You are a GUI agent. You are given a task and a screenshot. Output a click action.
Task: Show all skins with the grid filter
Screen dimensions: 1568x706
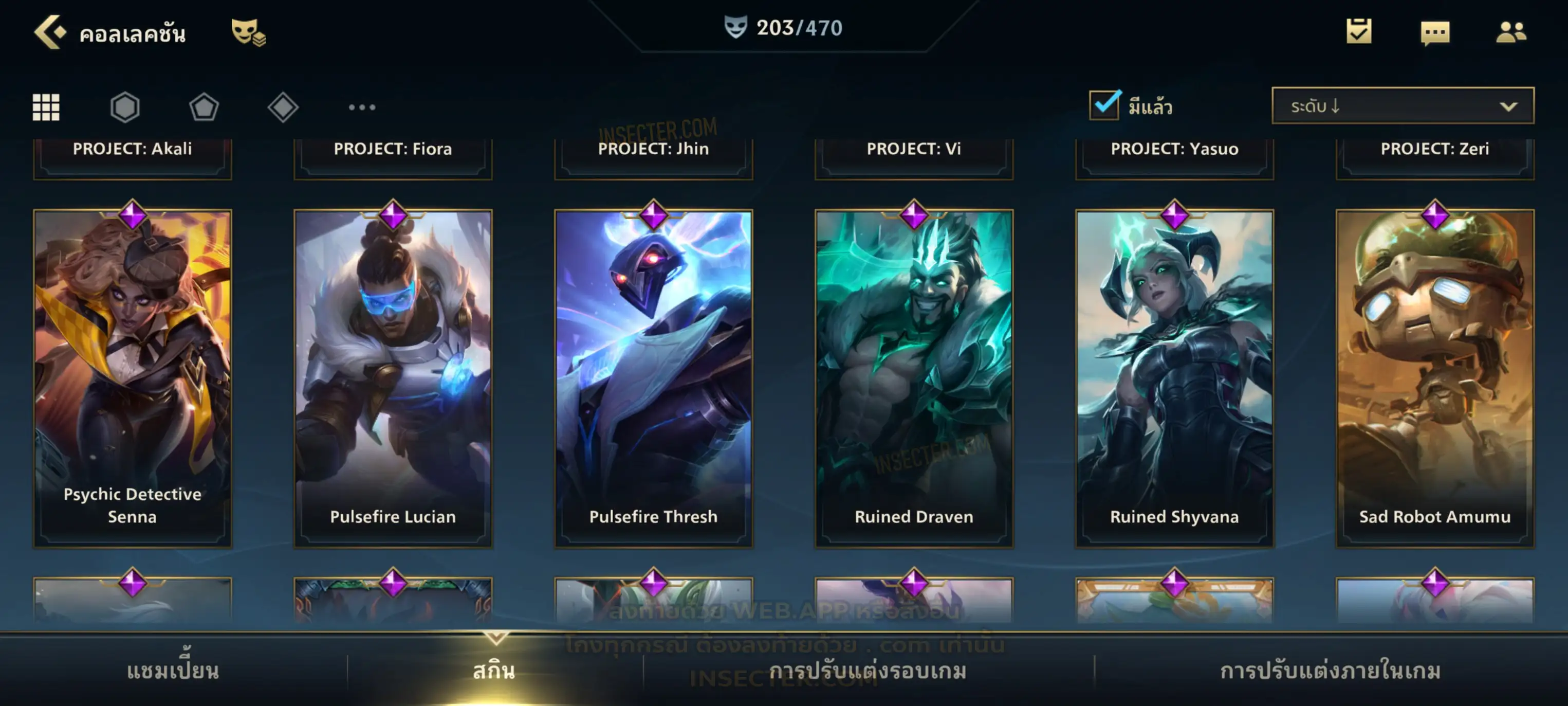46,107
